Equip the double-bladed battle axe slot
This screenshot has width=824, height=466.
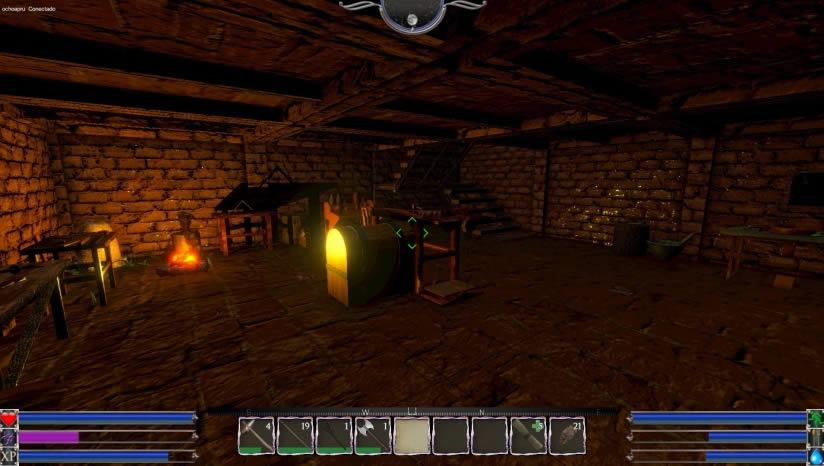(x=372, y=436)
